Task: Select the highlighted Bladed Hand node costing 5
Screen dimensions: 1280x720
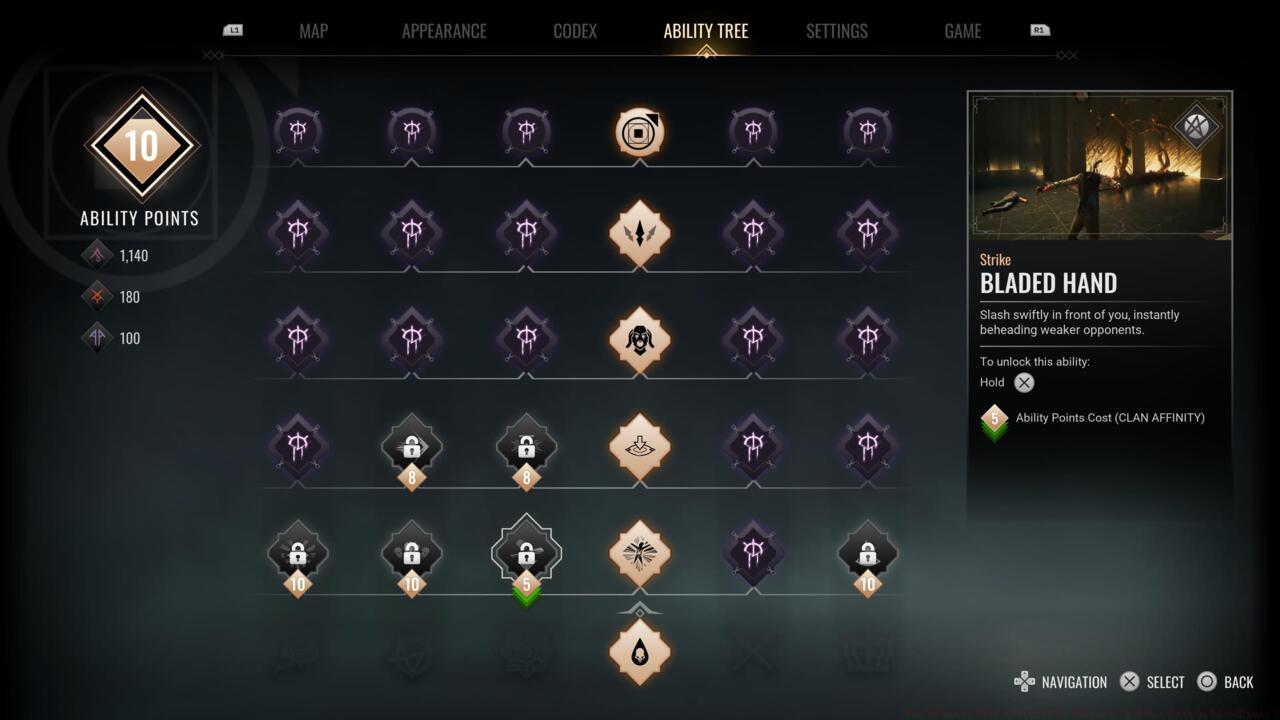Action: pyautogui.click(x=526, y=553)
